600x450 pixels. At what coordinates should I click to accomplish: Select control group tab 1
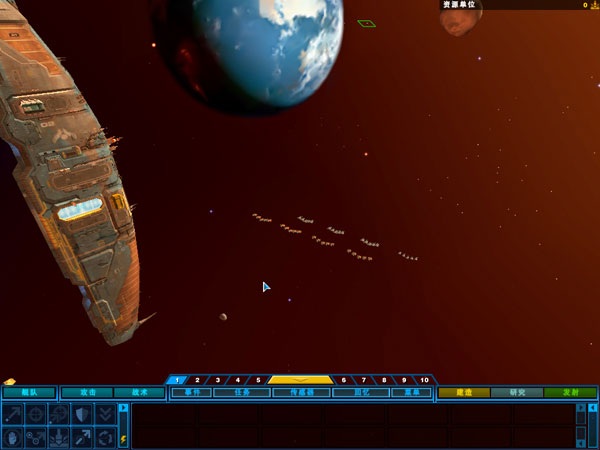(178, 380)
